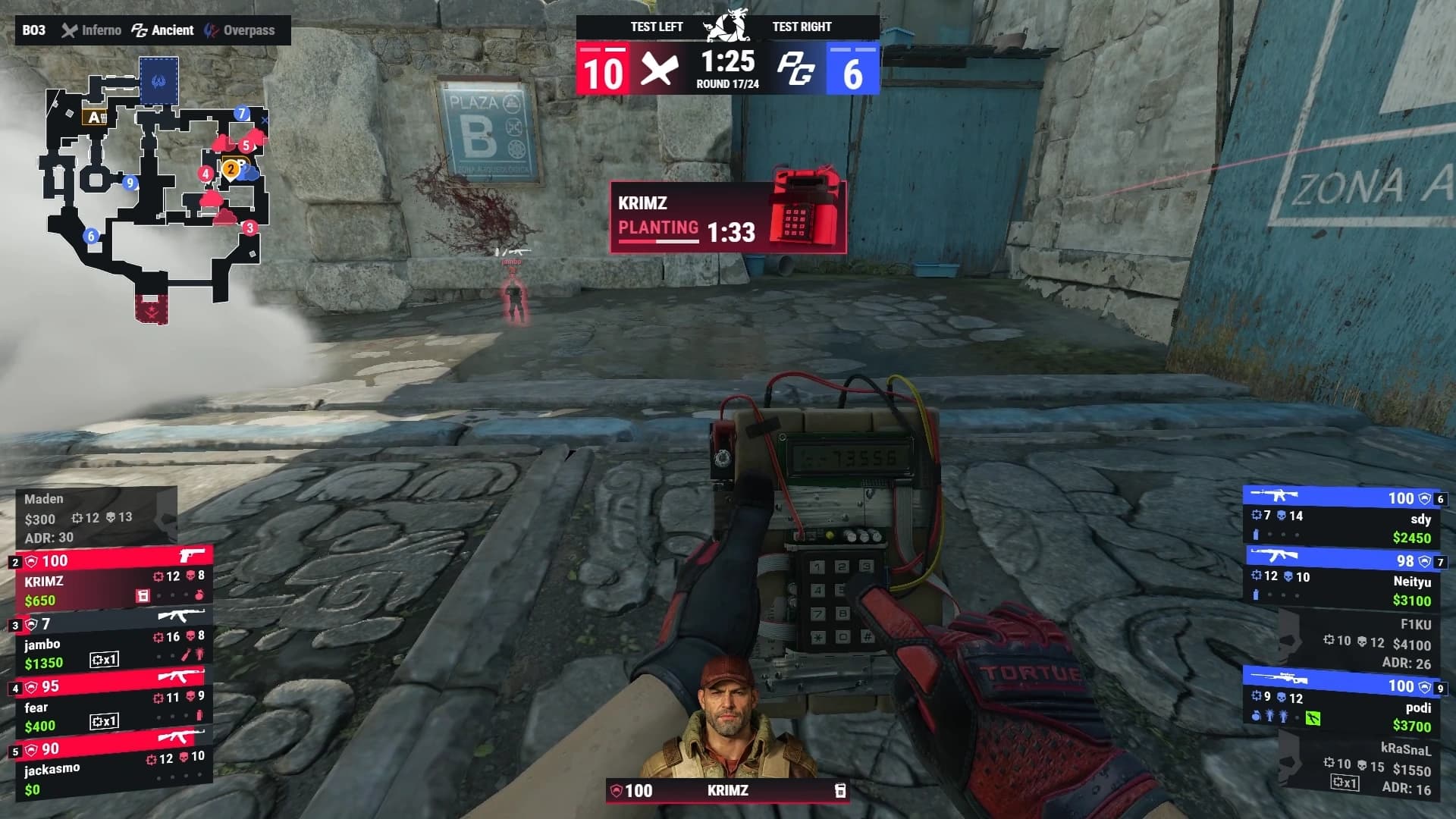This screenshot has width=1456, height=819.
Task: Click KRIMZ's observed player portrait
Action: click(728, 717)
